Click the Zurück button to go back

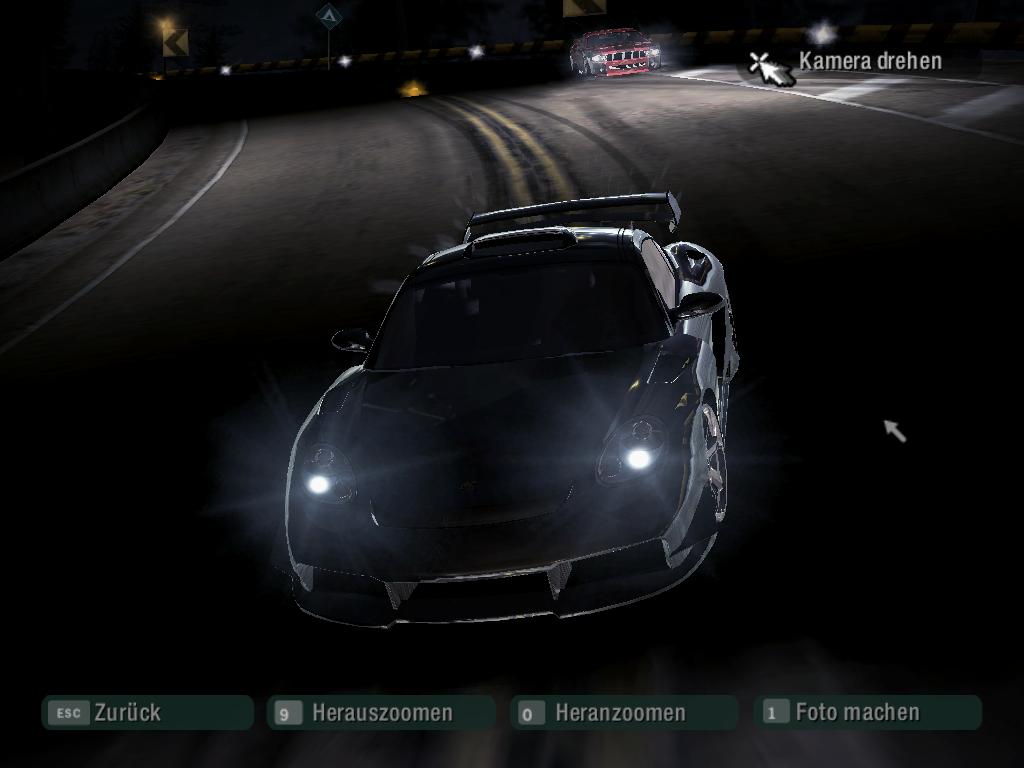click(146, 713)
